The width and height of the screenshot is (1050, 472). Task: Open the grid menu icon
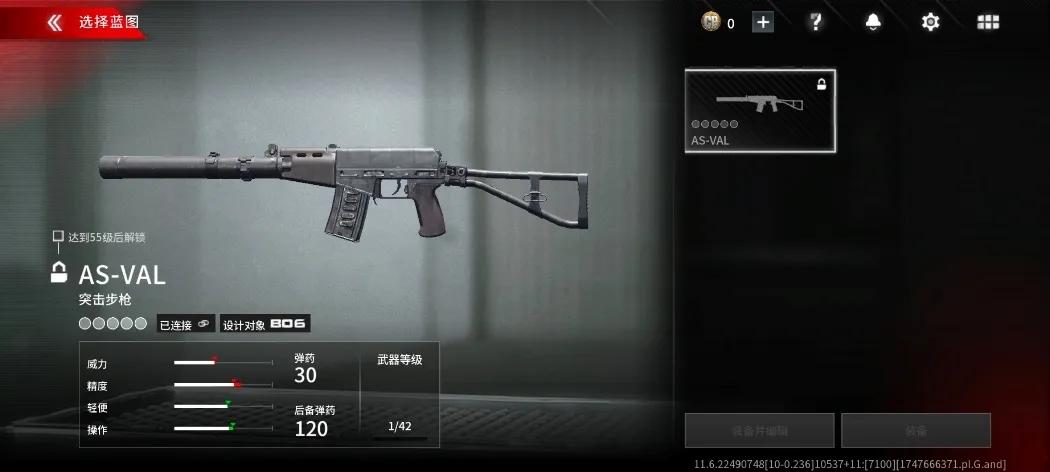pos(988,22)
